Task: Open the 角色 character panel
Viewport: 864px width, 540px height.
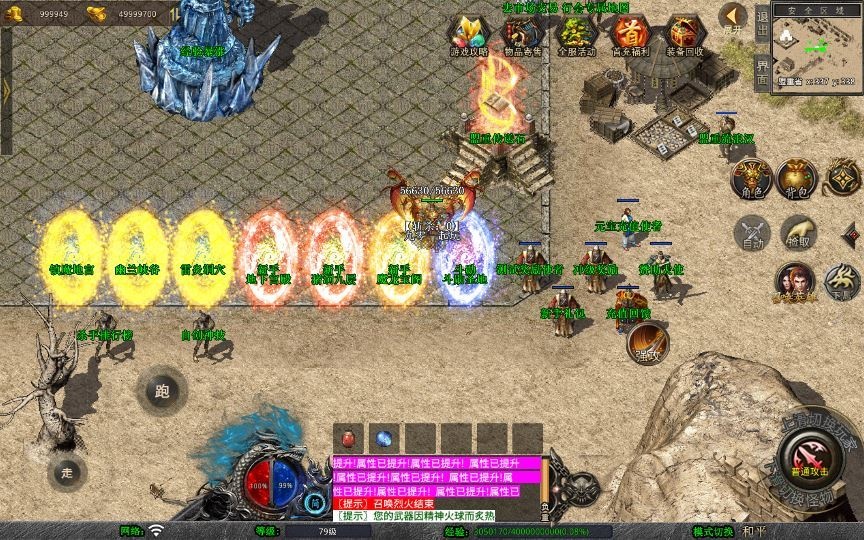Action: (751, 178)
